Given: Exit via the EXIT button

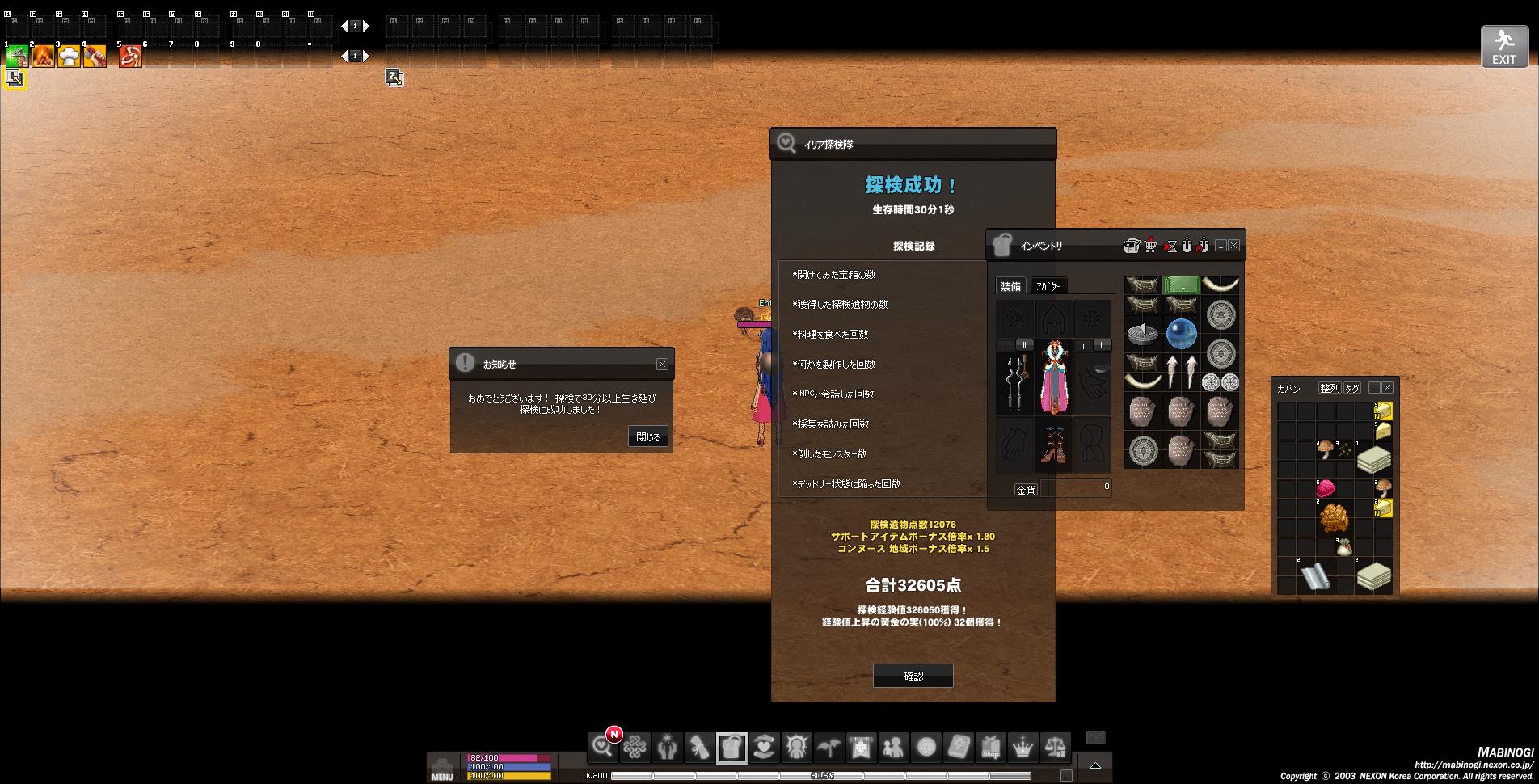Looking at the screenshot, I should click(x=1503, y=46).
